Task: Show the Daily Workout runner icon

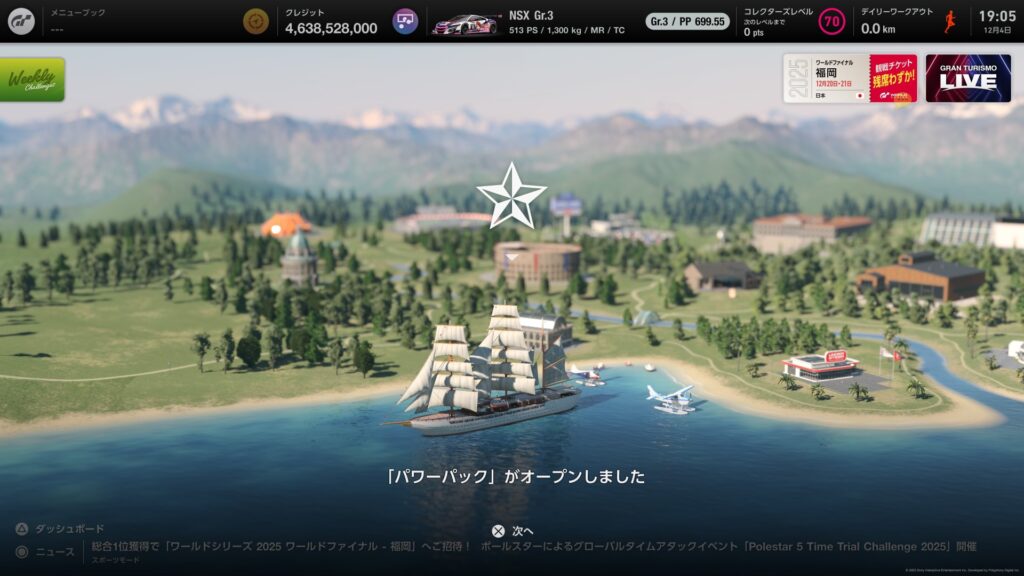Action: [x=950, y=21]
